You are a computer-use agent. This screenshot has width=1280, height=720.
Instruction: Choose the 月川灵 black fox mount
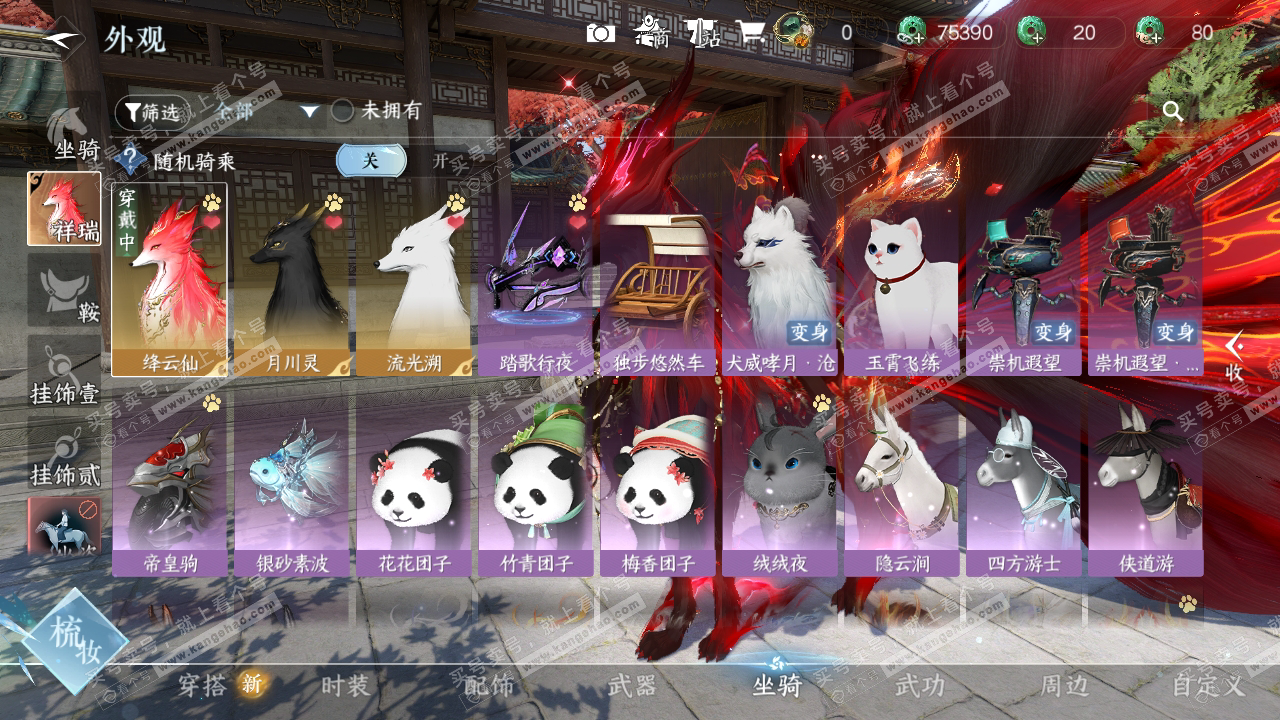pyautogui.click(x=291, y=280)
